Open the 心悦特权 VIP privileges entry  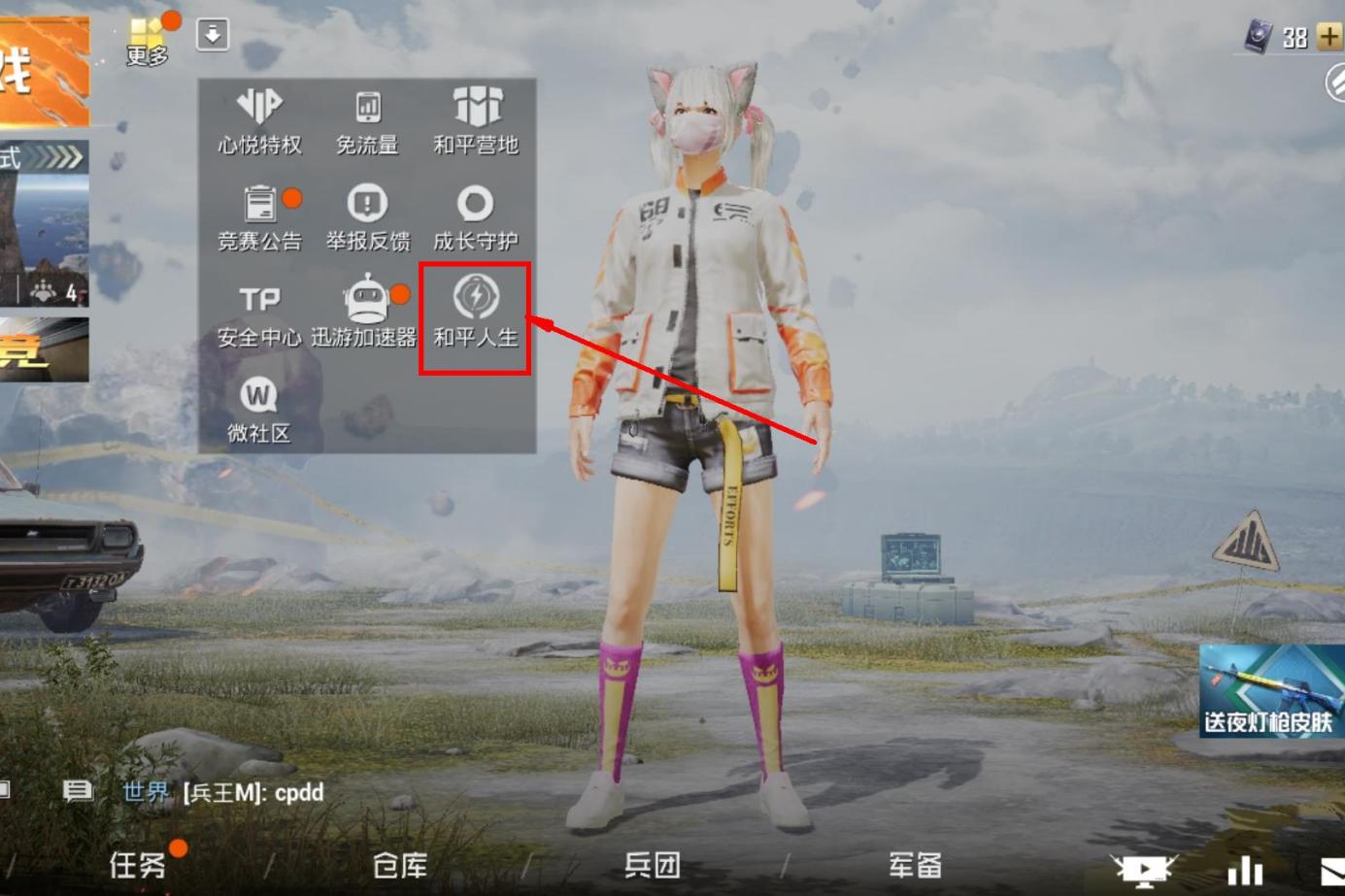pos(259,121)
